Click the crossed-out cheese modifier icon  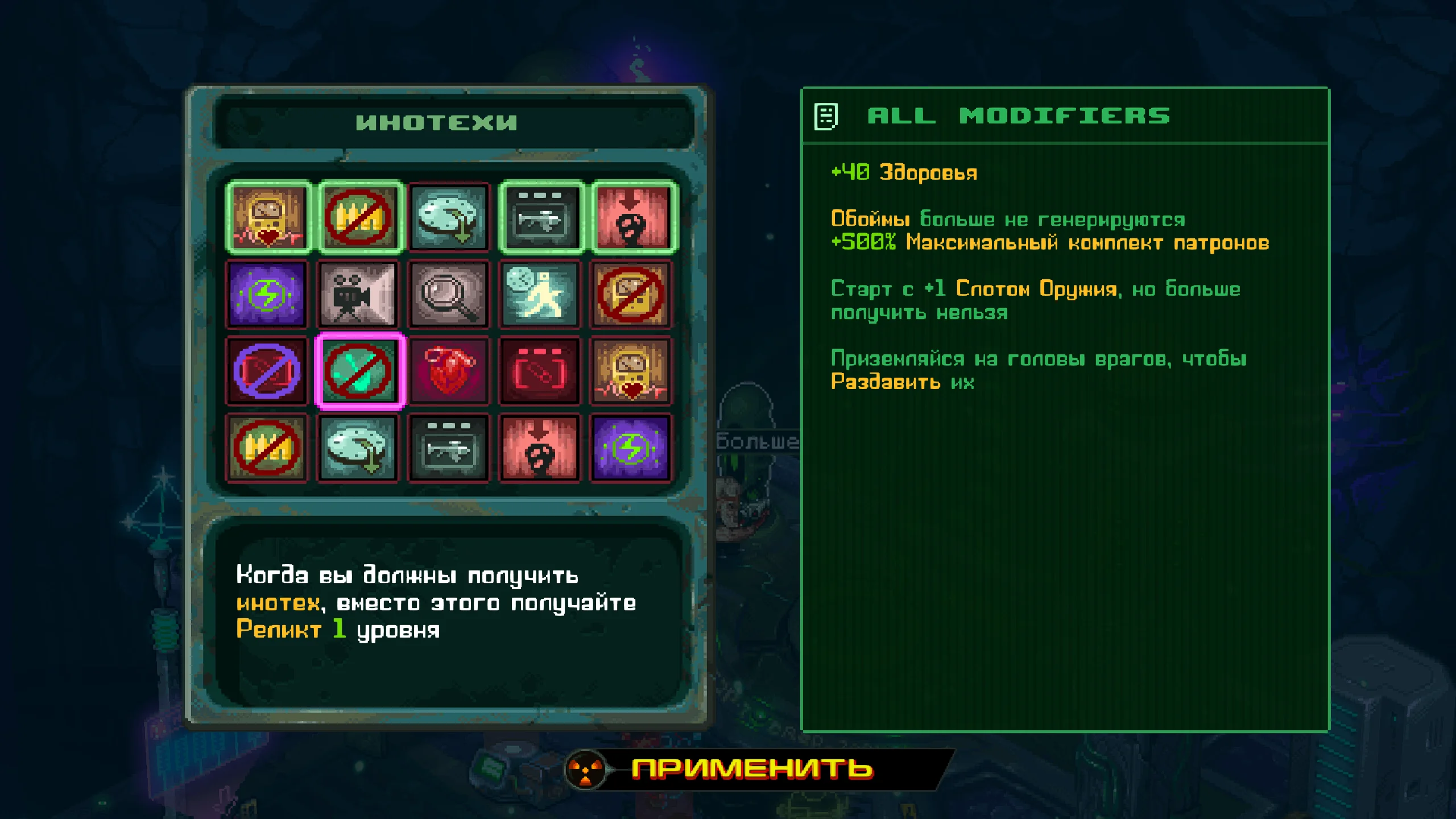(x=630, y=295)
